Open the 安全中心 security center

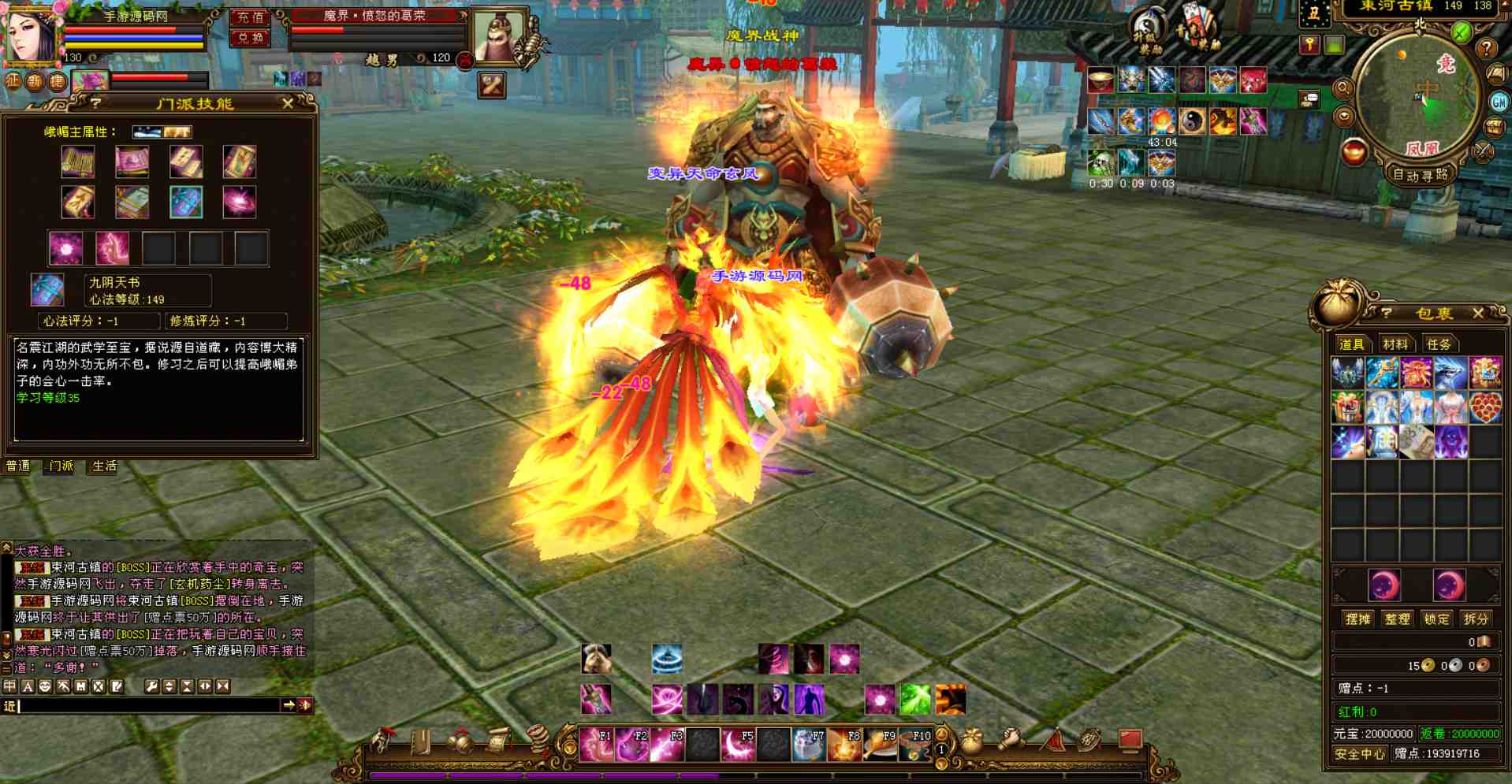1359,754
